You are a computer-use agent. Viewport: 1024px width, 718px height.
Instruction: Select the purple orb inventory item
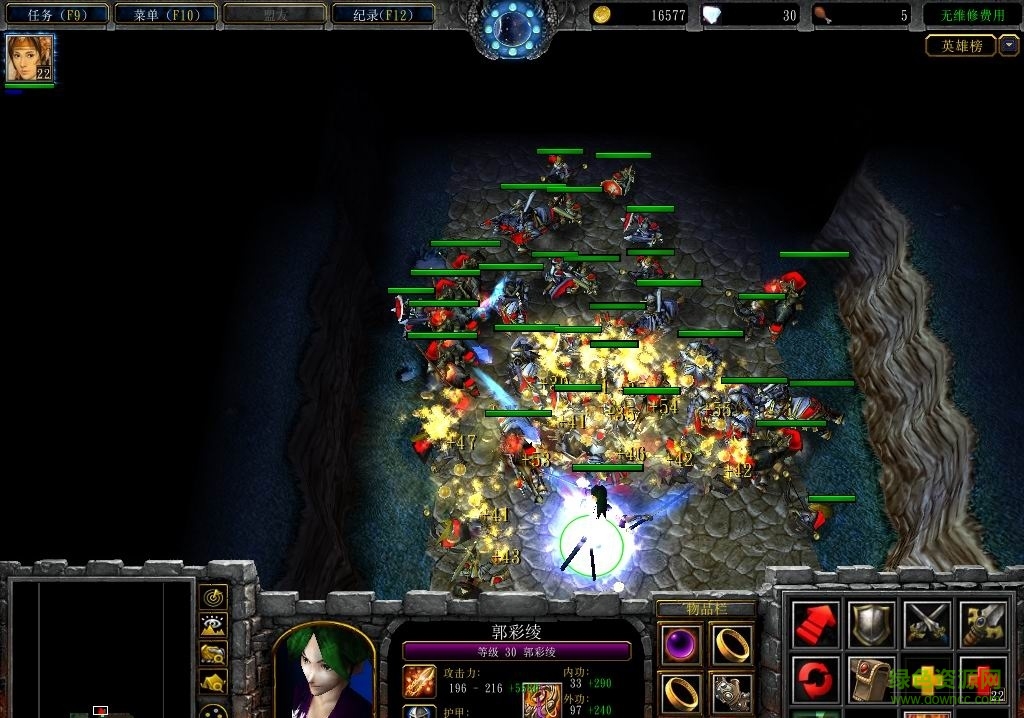click(682, 644)
